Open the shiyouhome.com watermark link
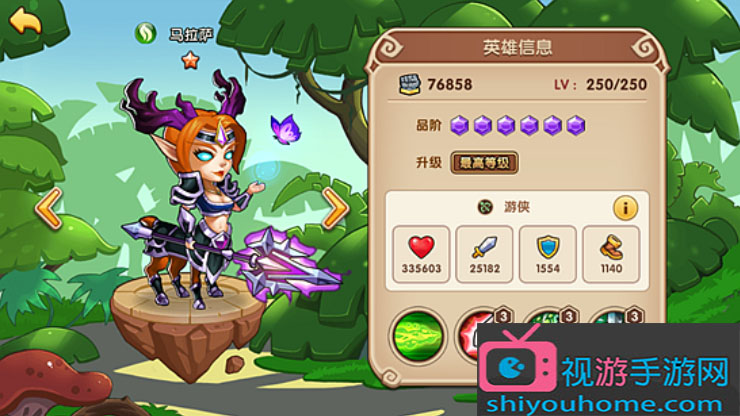 606,398
